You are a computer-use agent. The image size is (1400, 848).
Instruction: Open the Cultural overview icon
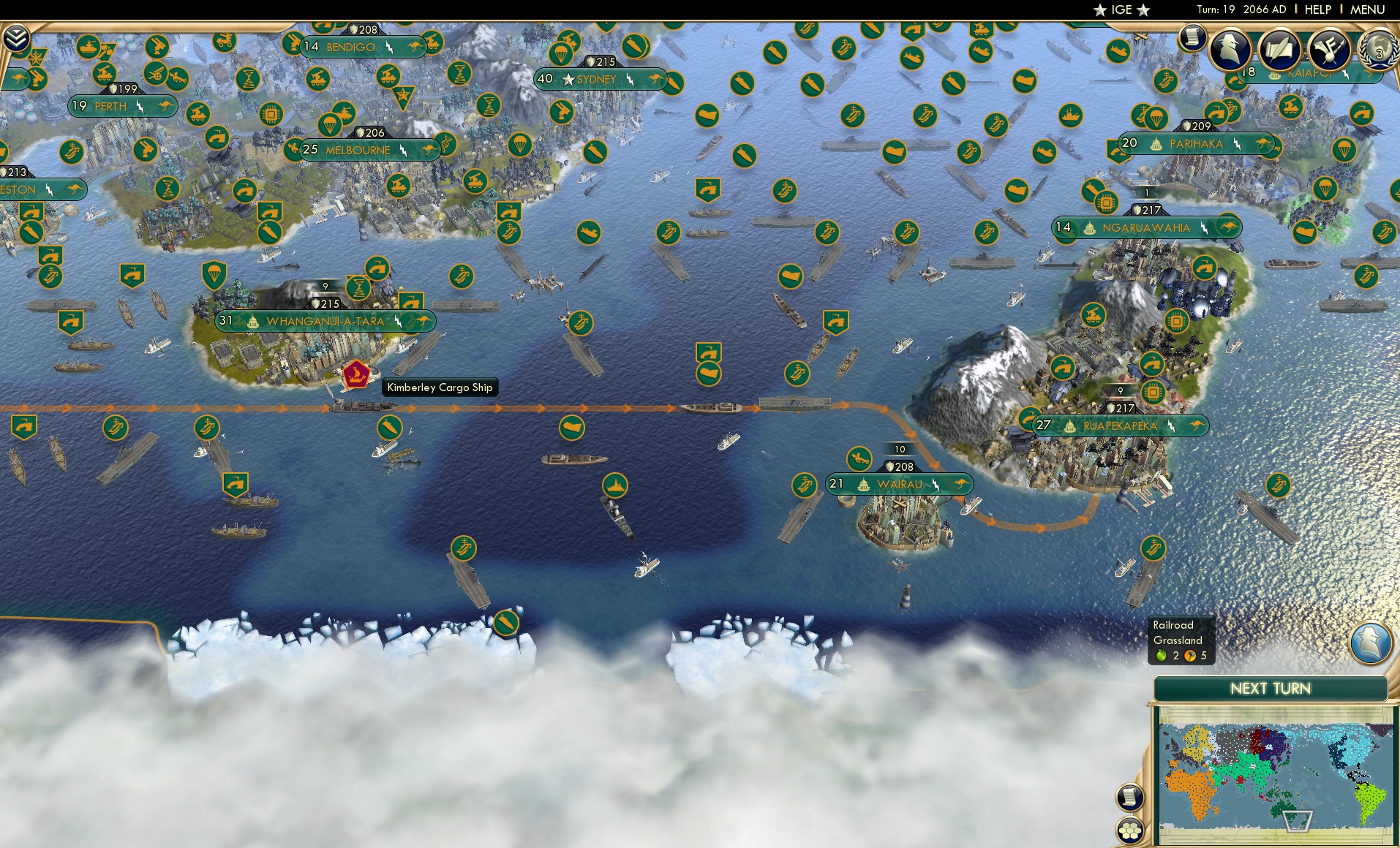coord(1330,47)
